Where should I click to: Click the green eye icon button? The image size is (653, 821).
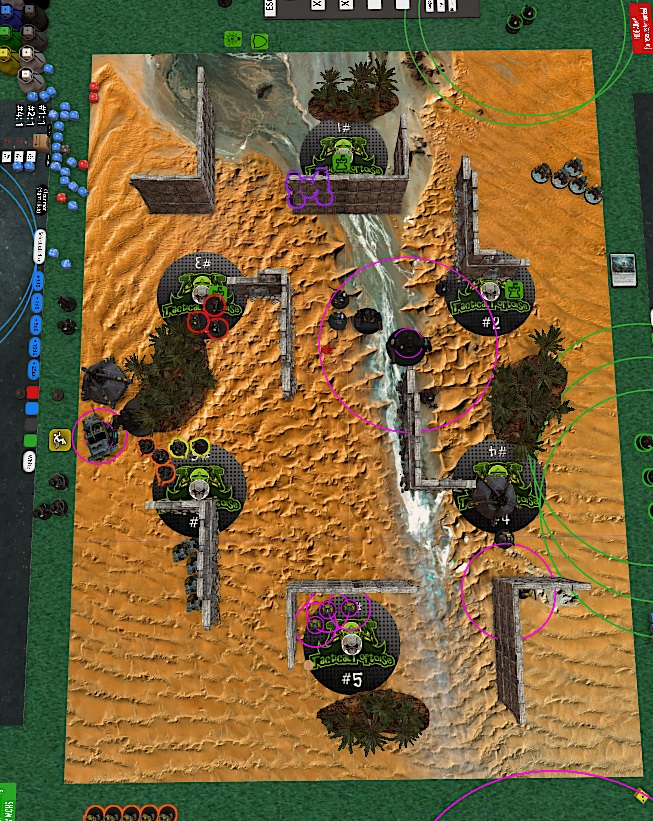(234, 41)
